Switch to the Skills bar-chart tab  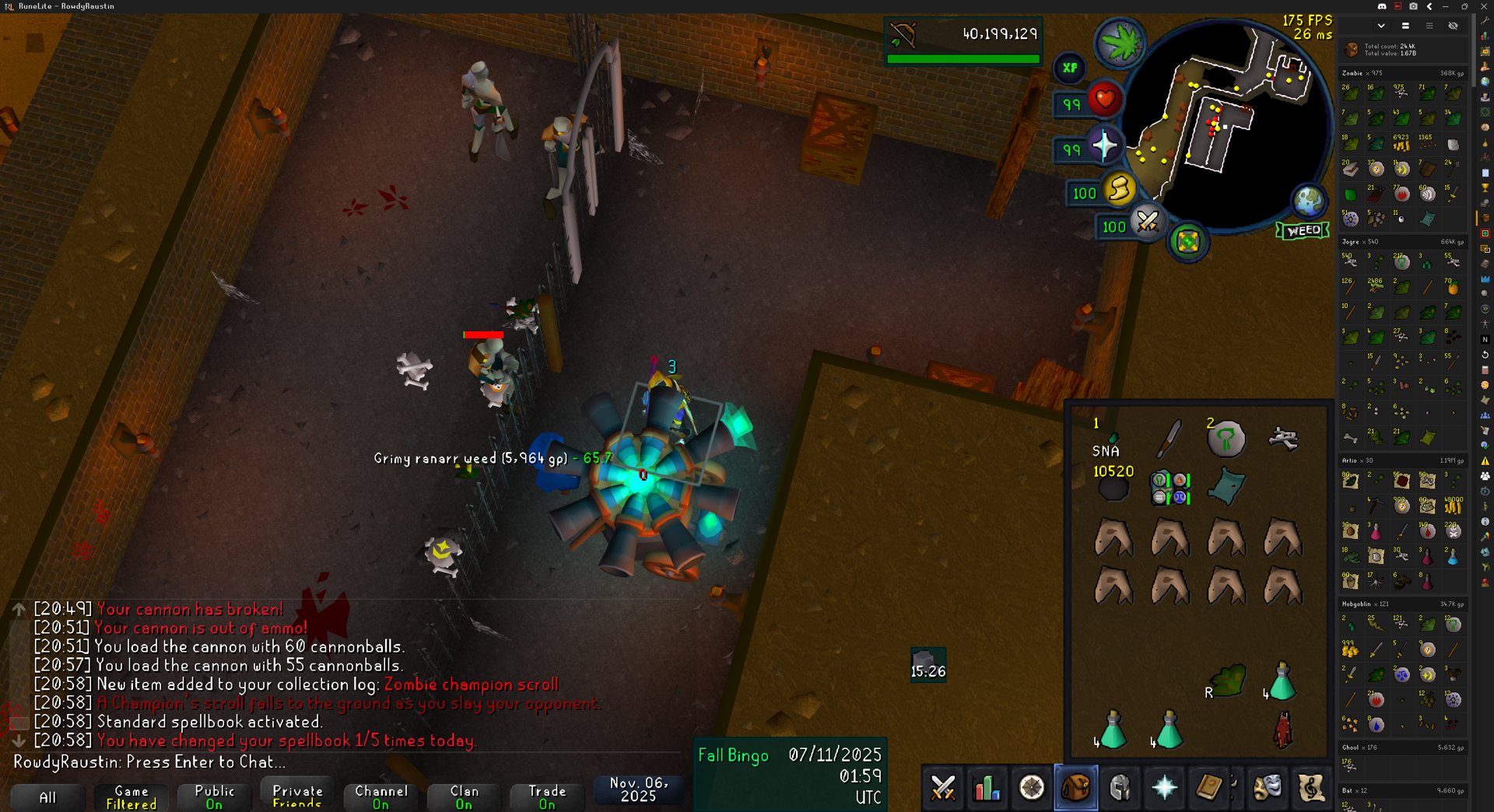click(987, 788)
